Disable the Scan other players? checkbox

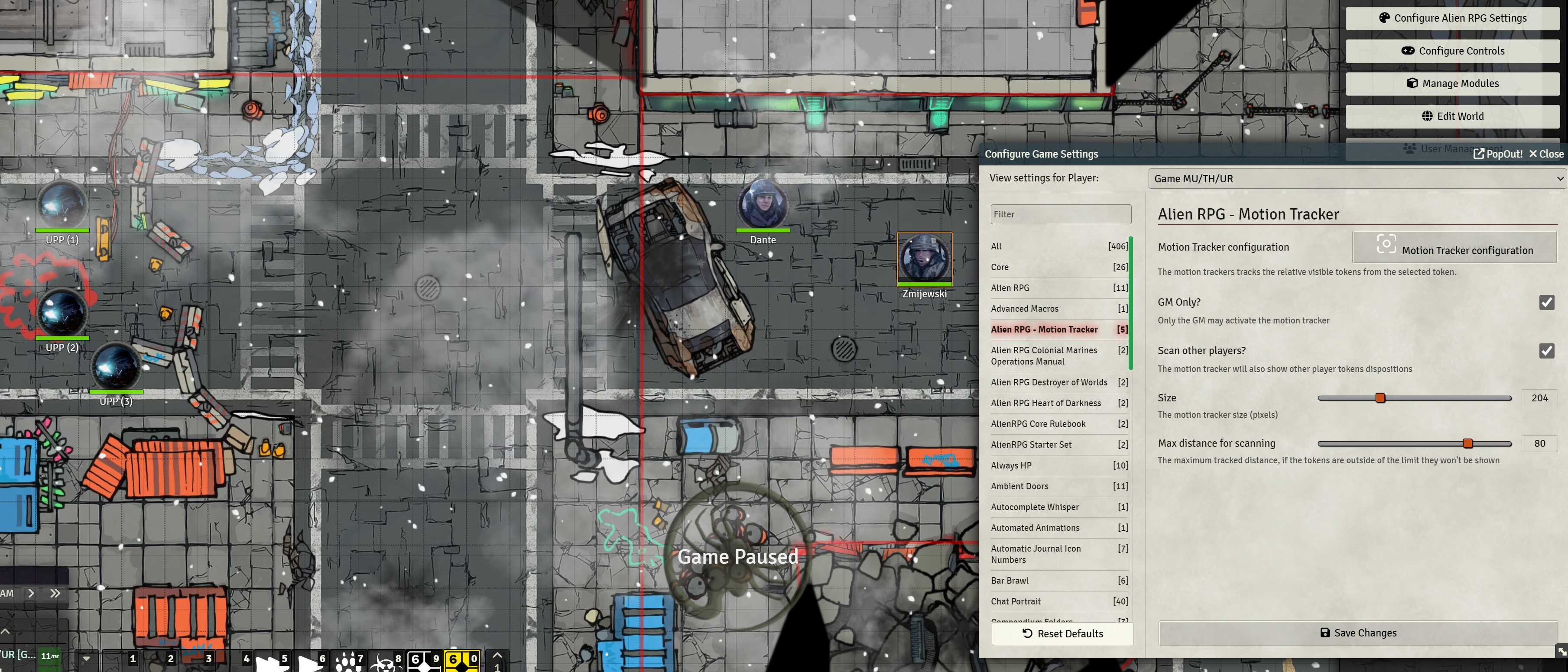pos(1547,351)
